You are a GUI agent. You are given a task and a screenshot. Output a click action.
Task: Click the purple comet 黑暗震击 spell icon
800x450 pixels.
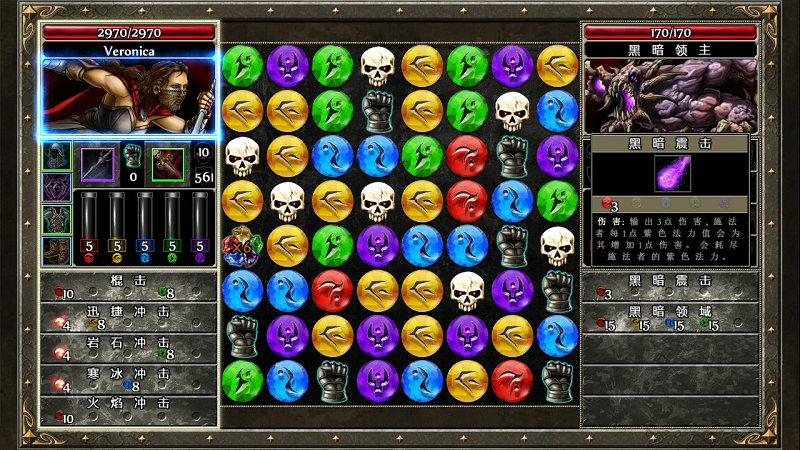point(670,174)
